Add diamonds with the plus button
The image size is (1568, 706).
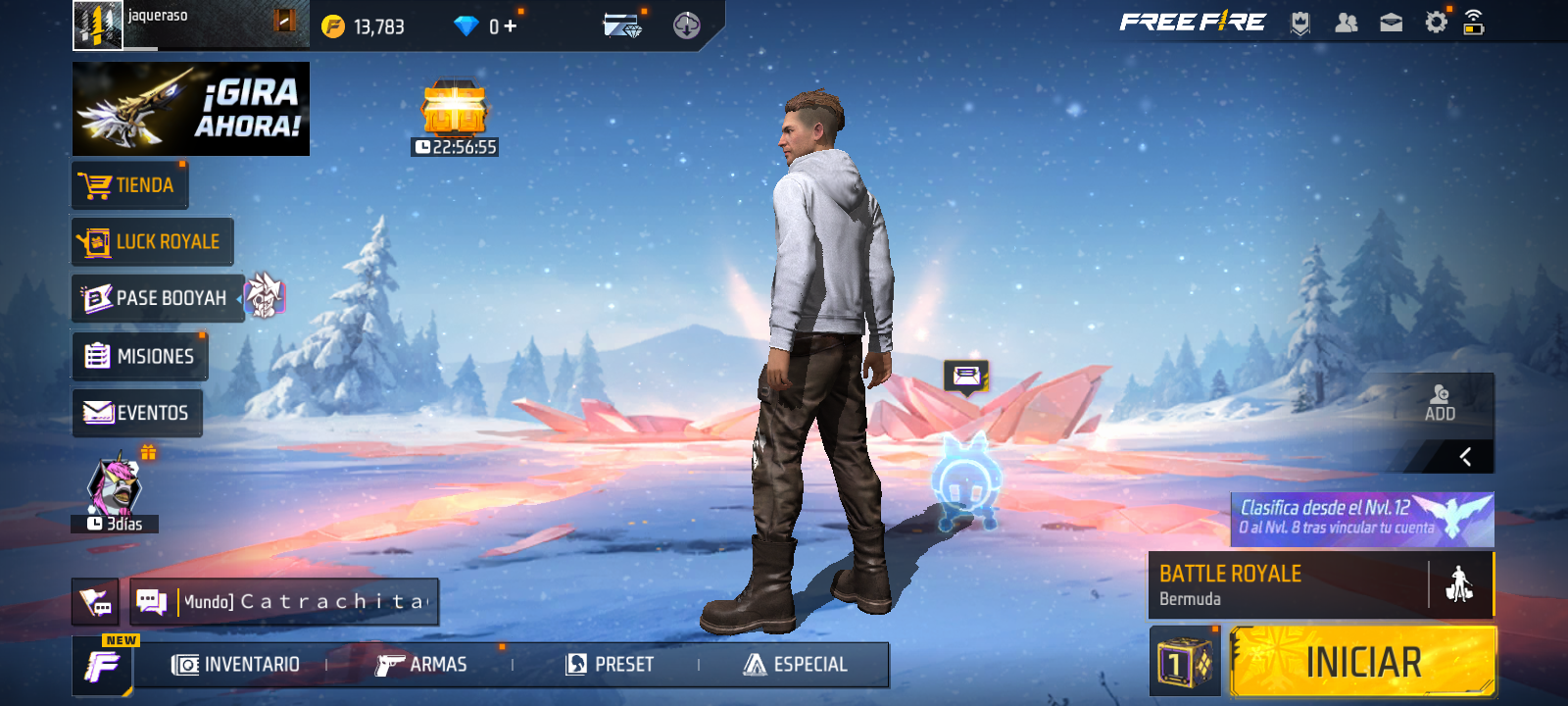[x=511, y=26]
